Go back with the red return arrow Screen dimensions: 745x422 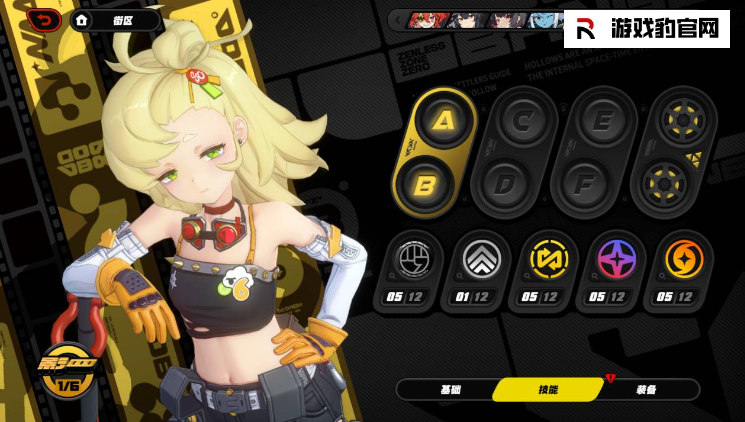coord(44,19)
